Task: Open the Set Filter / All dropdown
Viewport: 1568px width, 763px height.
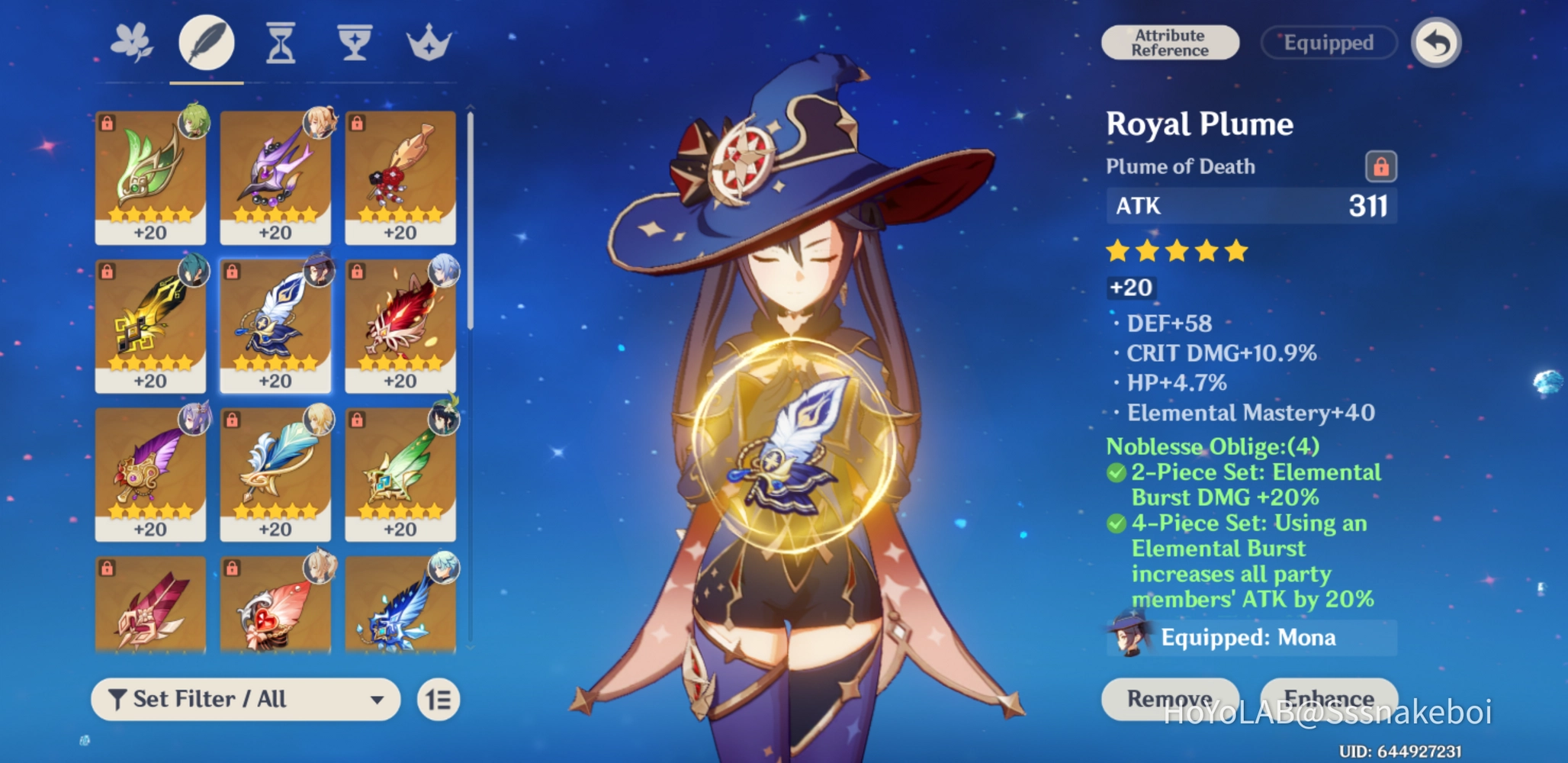Action: (244, 699)
